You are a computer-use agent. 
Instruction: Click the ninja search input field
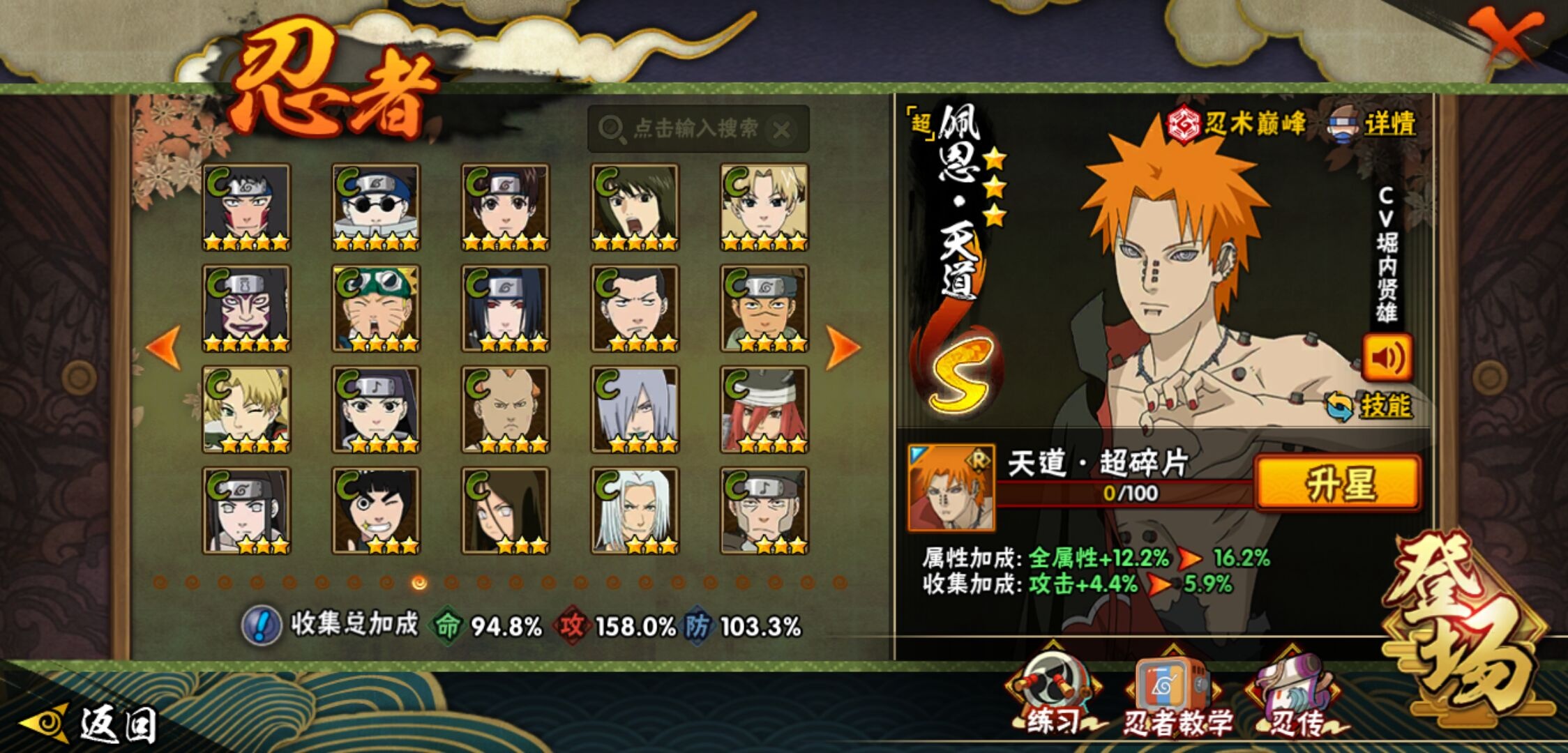pos(694,129)
